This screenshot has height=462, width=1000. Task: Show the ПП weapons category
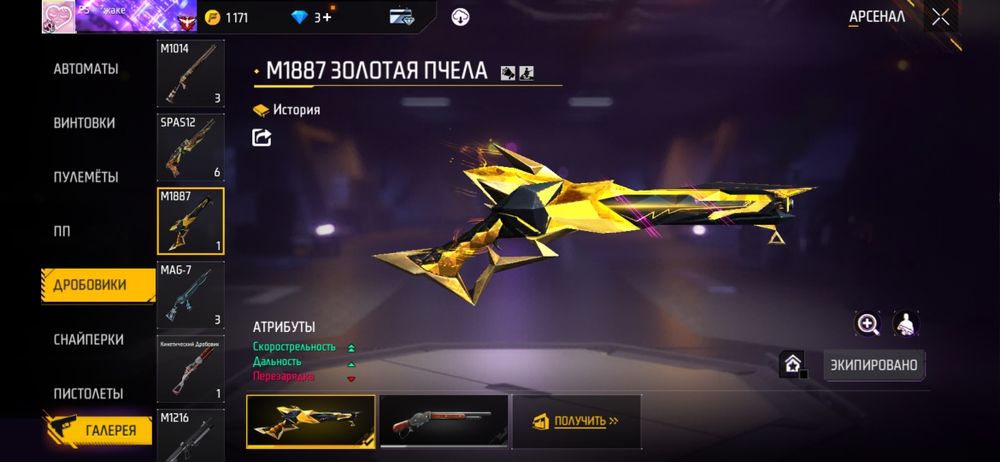pos(61,231)
